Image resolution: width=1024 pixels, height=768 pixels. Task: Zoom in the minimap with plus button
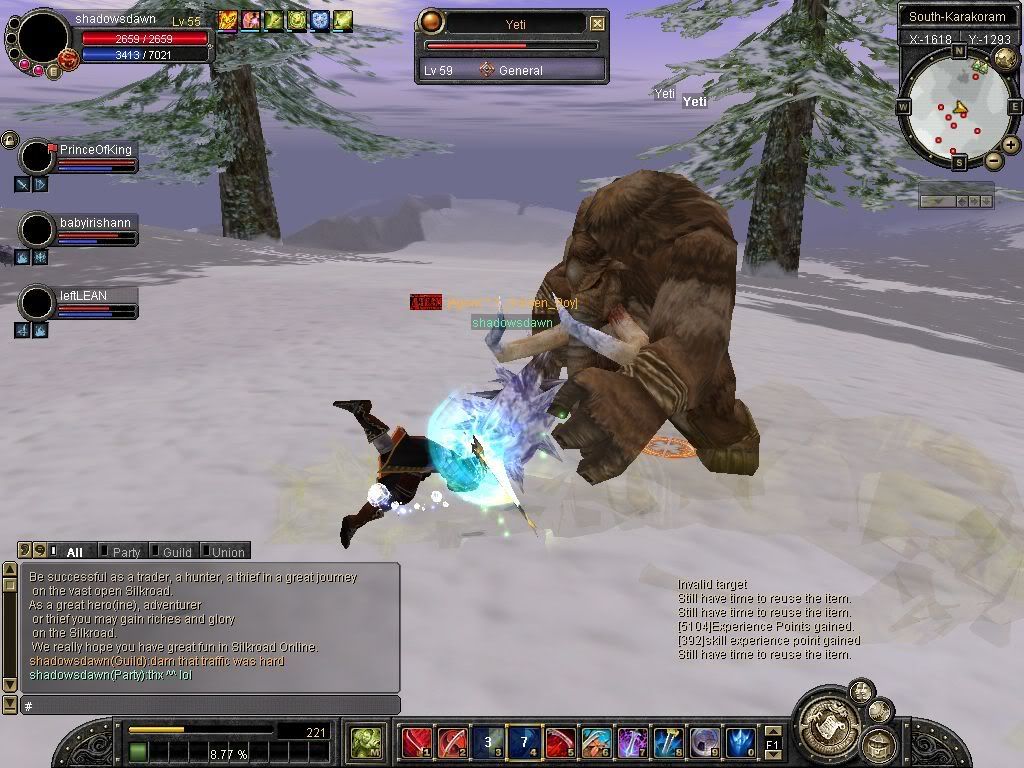pyautogui.click(x=1011, y=145)
